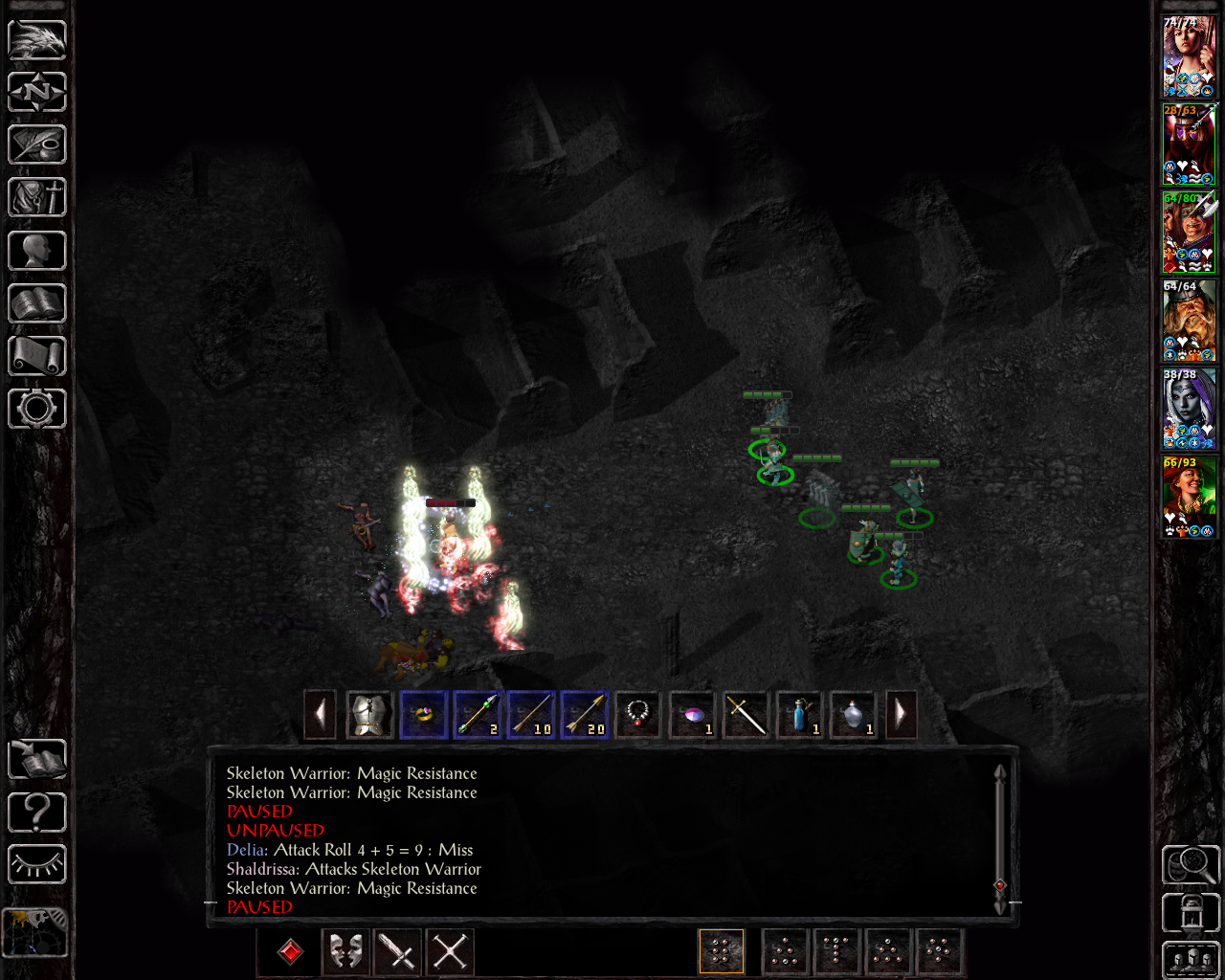Select the bearded dwarf portrait with 64/64
Image resolution: width=1225 pixels, height=980 pixels.
click(x=1189, y=322)
